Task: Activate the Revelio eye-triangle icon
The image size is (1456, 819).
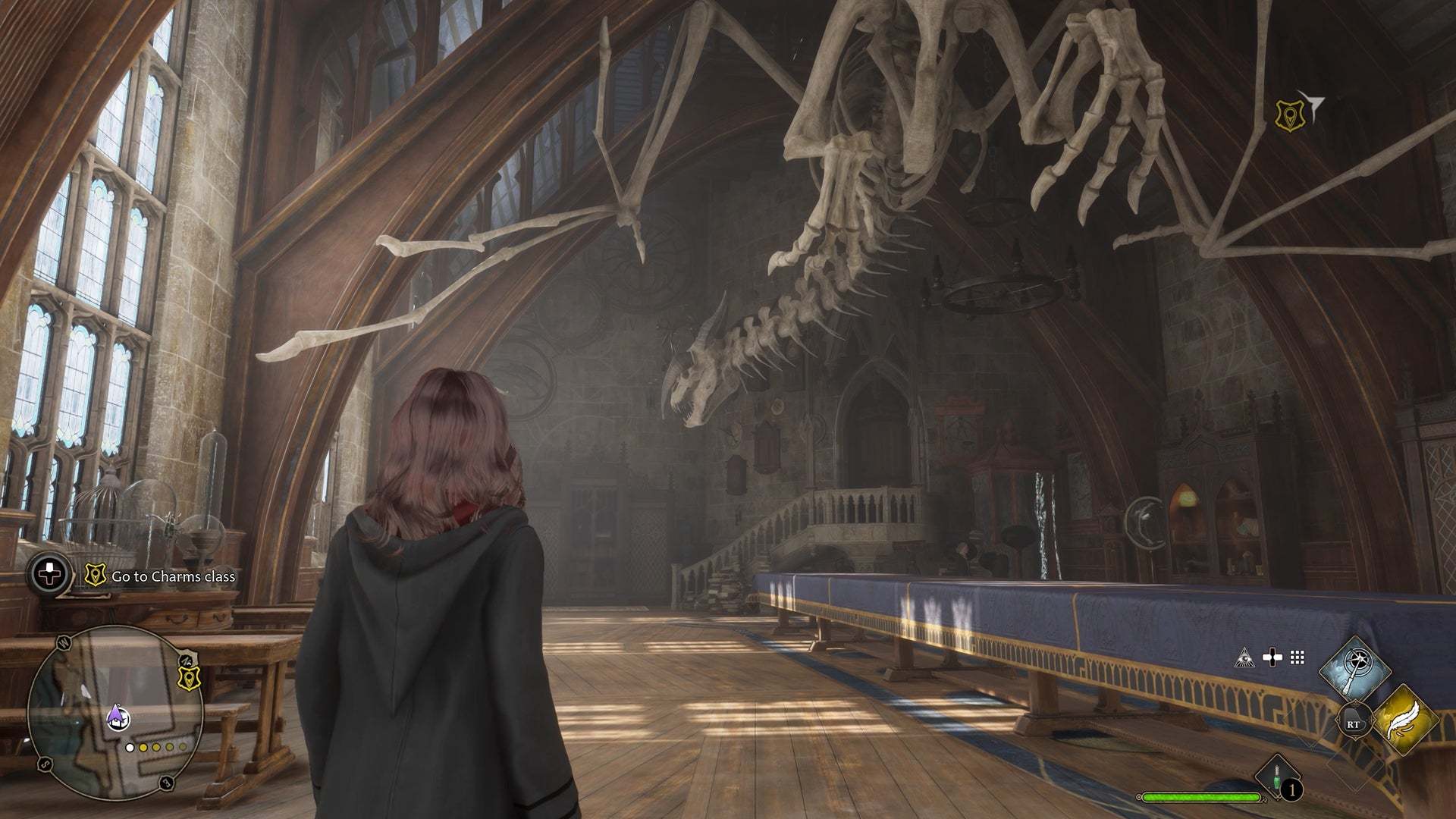Action: 1244,657
